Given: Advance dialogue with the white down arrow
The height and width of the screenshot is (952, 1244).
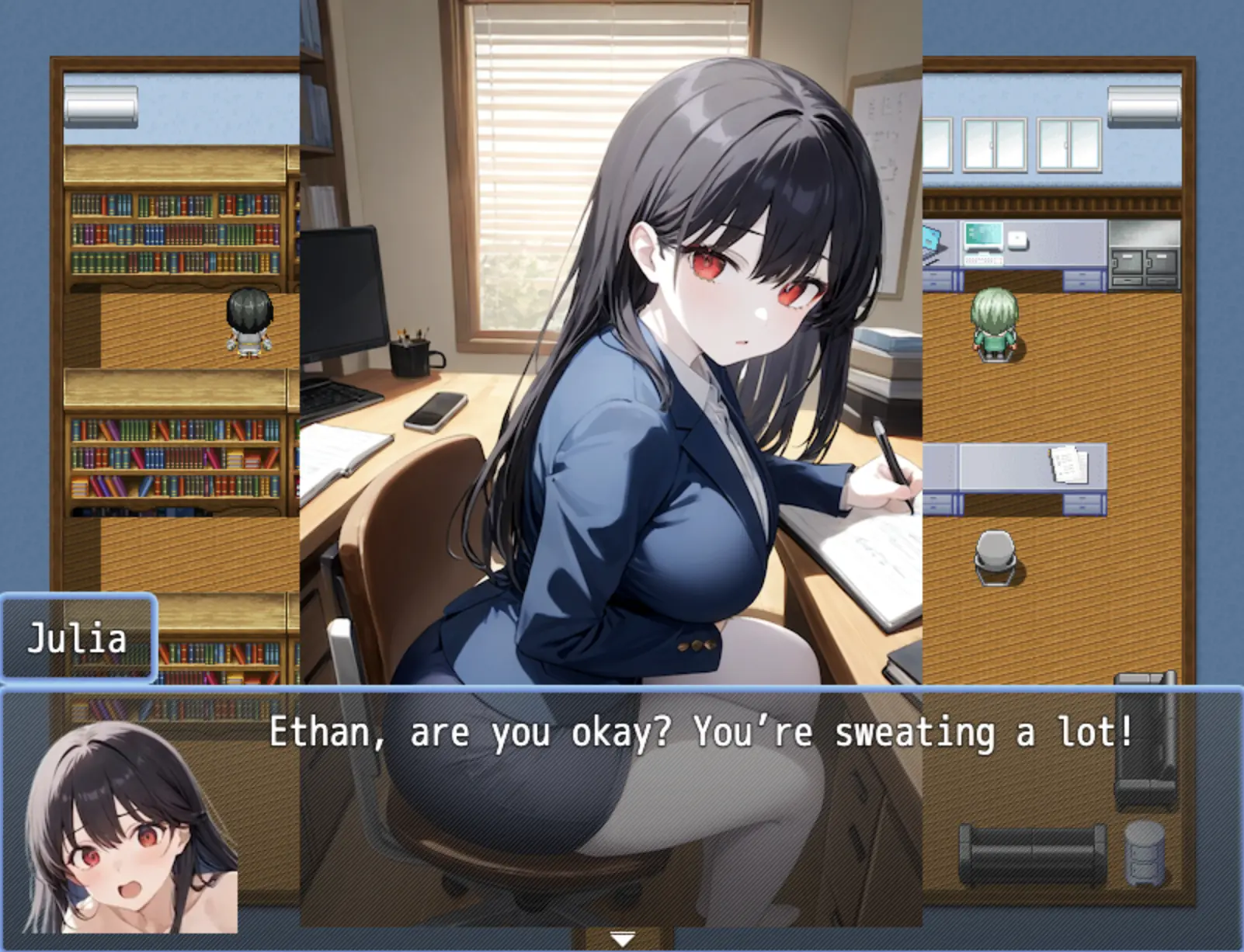Looking at the screenshot, I should click(622, 940).
